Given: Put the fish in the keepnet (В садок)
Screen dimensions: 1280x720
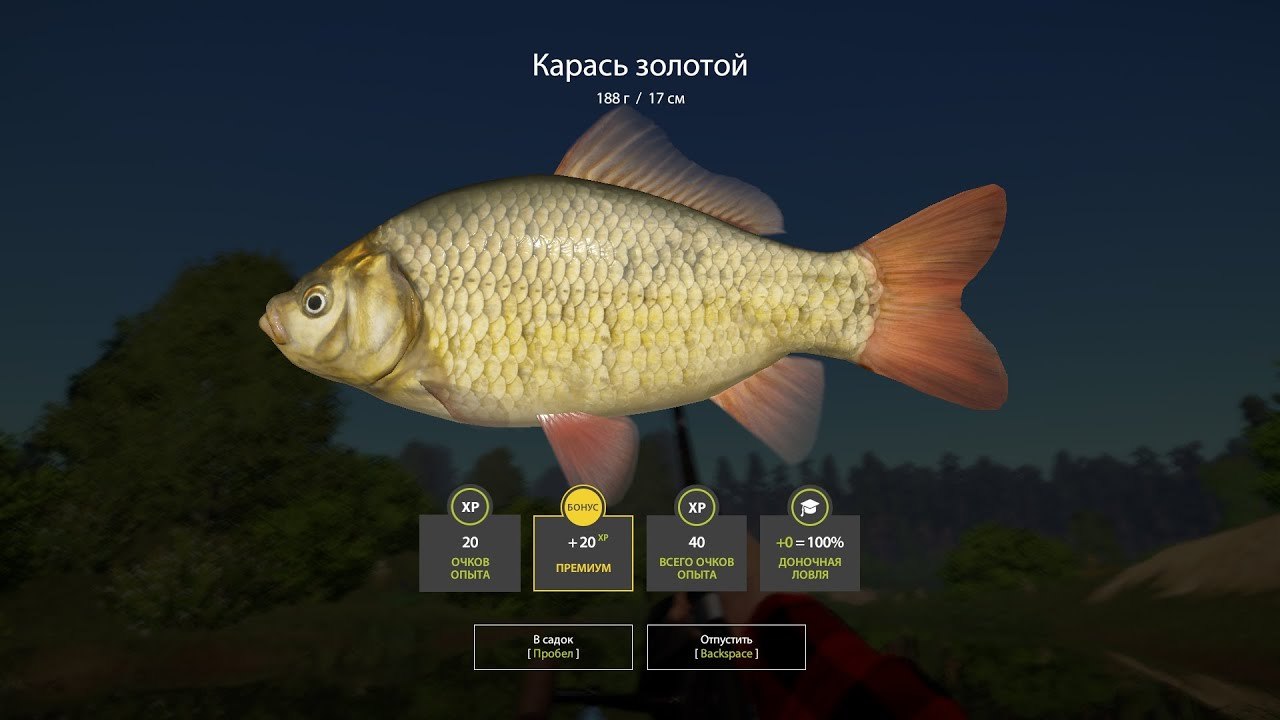Looking at the screenshot, I should coord(553,646).
